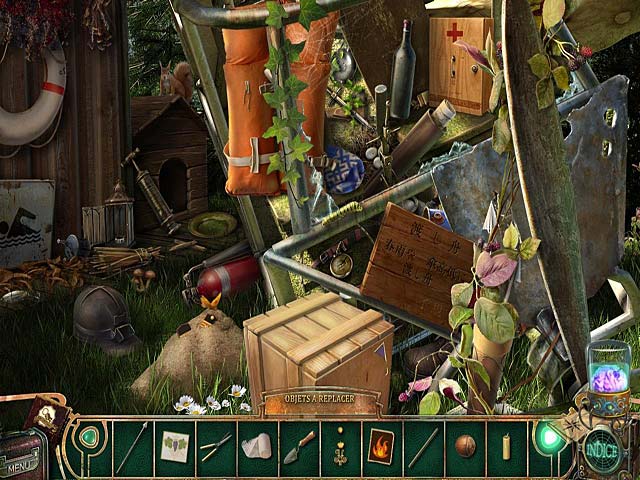Pick the candle from the inventory
This screenshot has width=640, height=480.
[x=506, y=446]
